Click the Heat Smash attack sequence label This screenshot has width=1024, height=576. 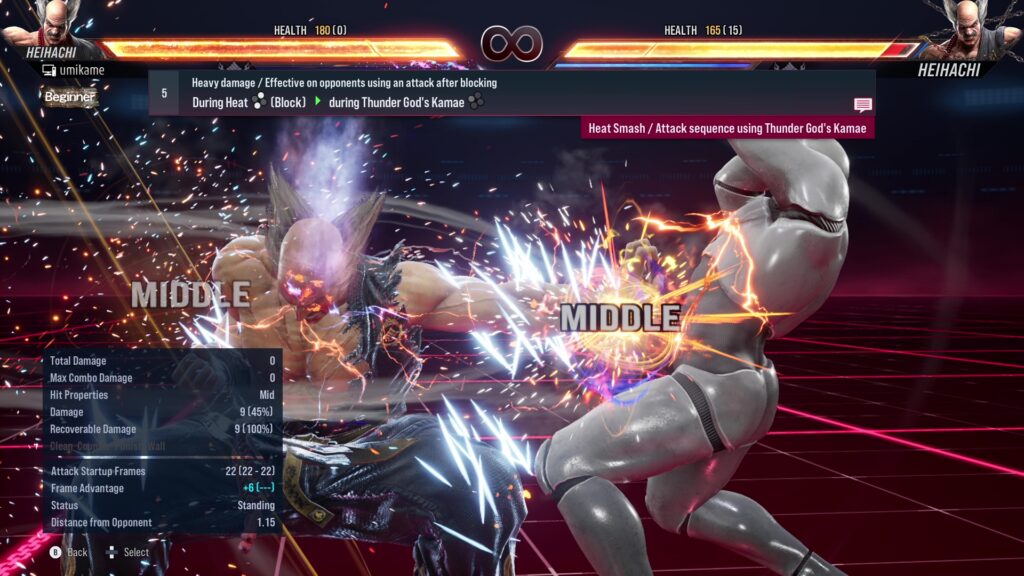tap(727, 128)
